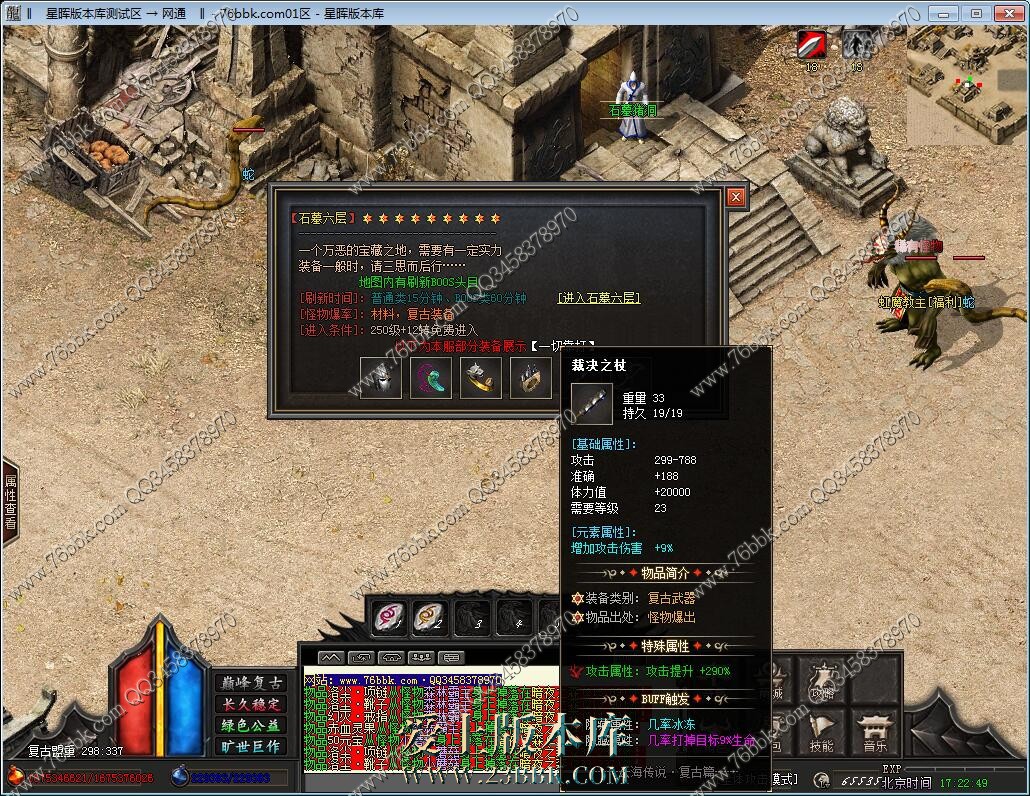Close the 石墓六层 dialog window
The image size is (1030, 796).
(736, 197)
